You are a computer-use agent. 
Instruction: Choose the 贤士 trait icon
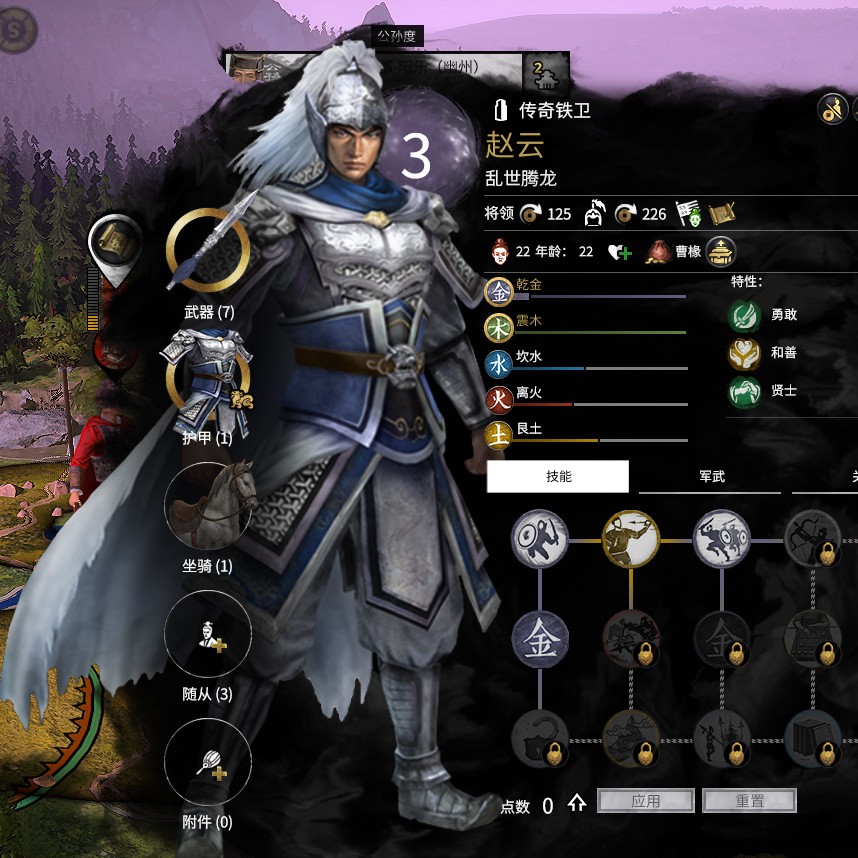(x=744, y=391)
